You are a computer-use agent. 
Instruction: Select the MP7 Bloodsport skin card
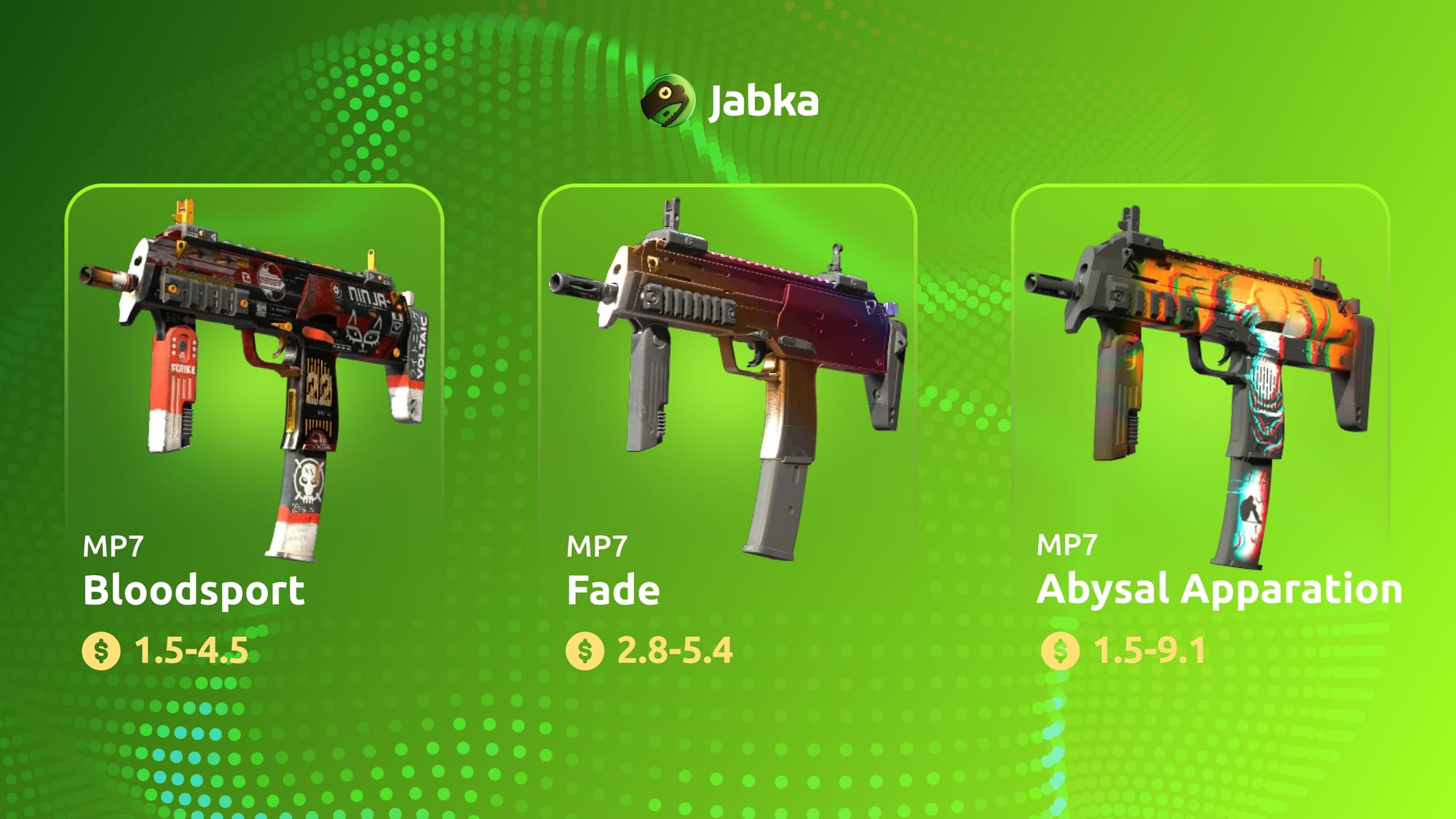254,379
